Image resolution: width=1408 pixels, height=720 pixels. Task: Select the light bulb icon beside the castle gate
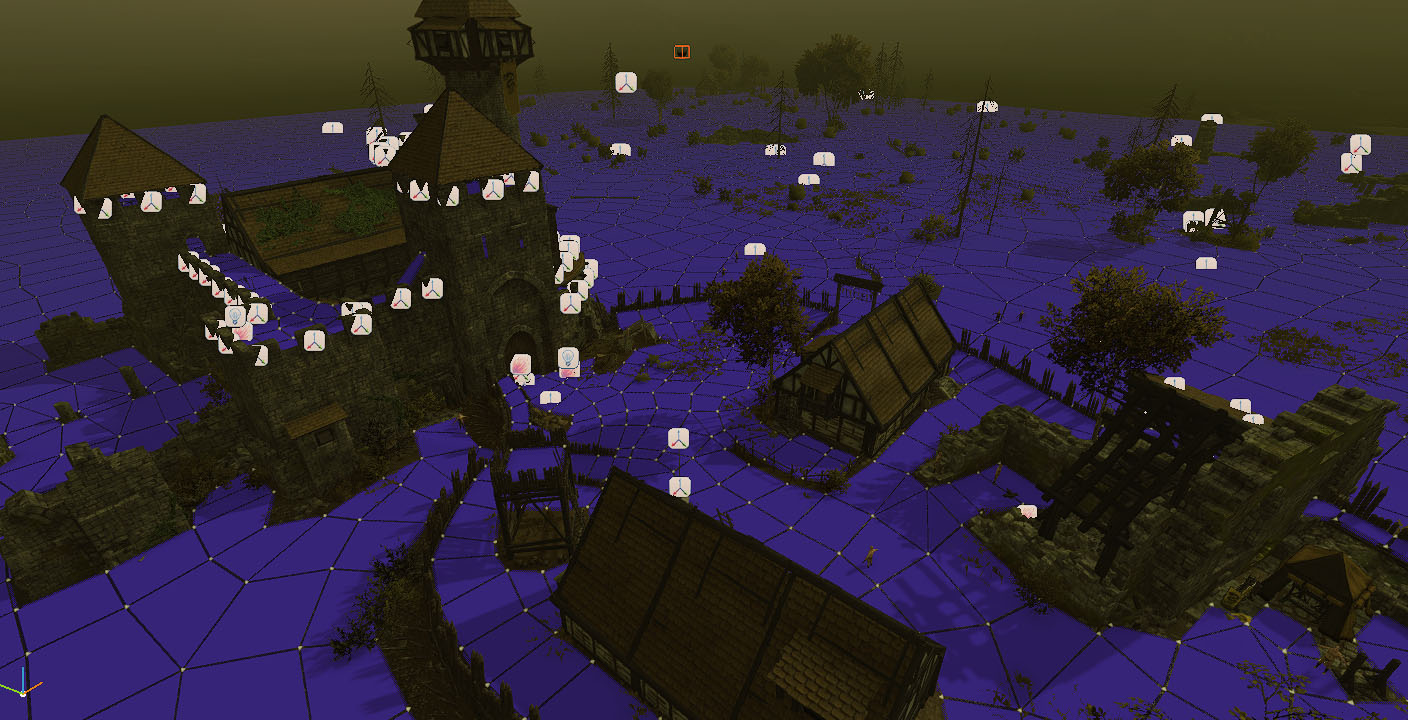click(567, 357)
